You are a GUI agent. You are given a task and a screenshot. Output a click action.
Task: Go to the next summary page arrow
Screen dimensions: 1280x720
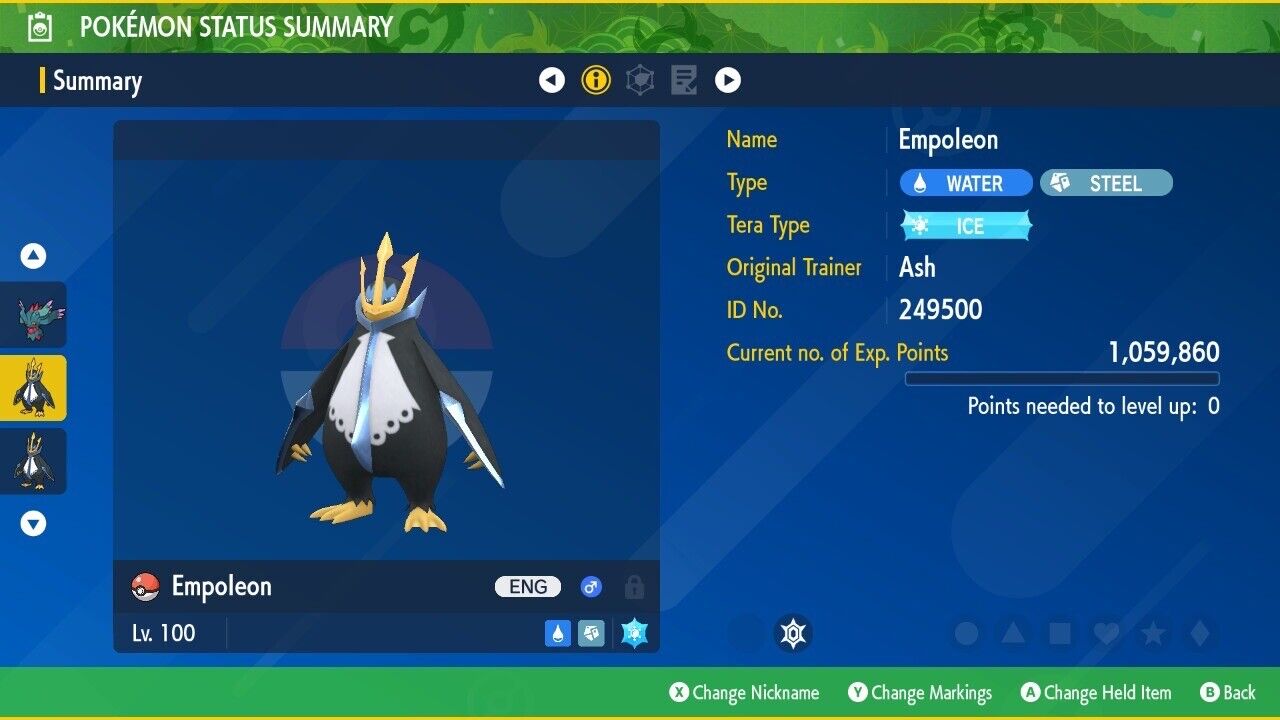point(728,80)
